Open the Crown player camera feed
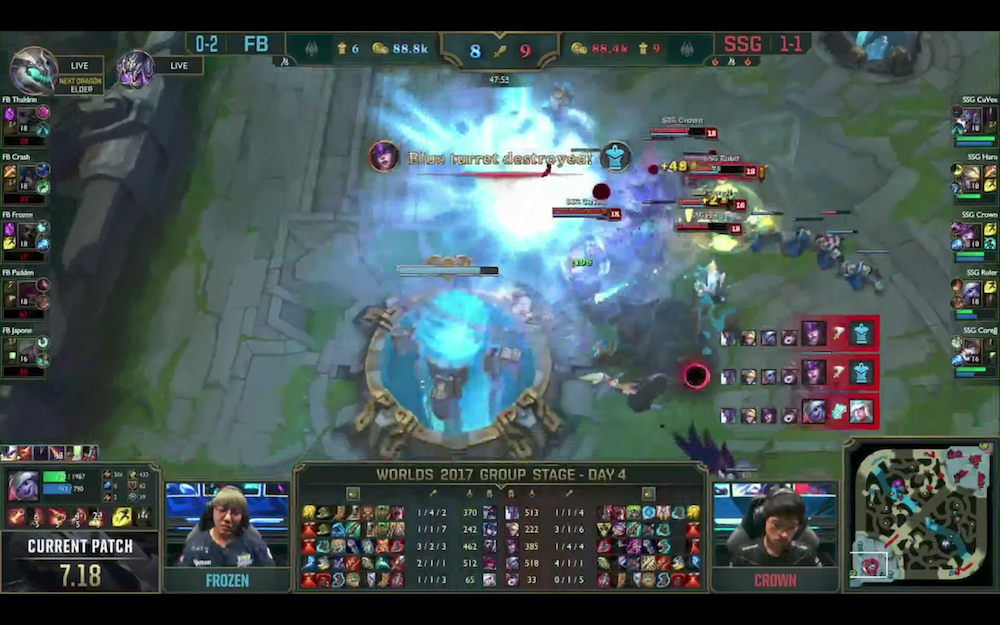Viewport: 1000px width, 625px height. tap(774, 525)
